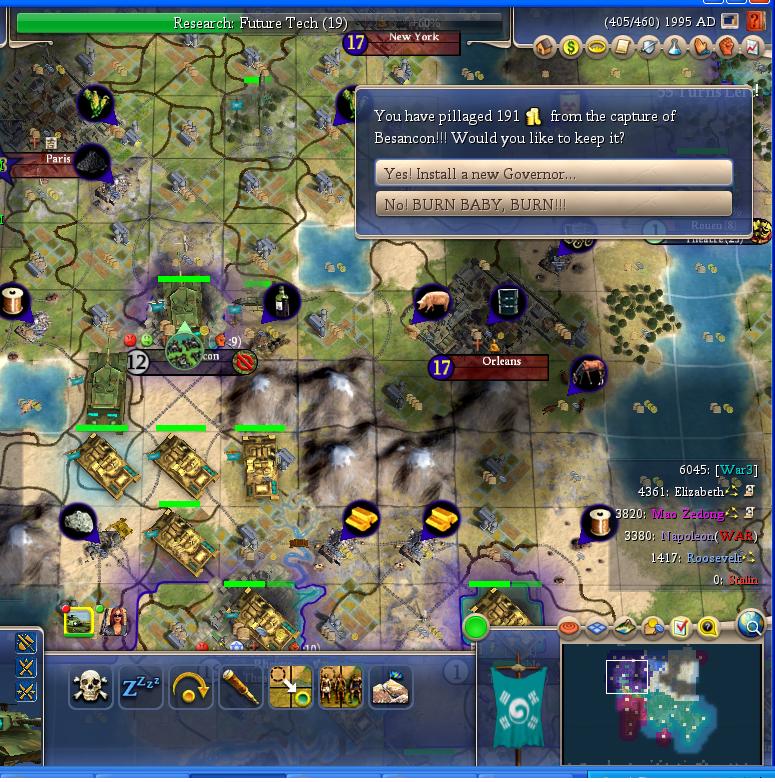Open the info screen graph icon

(x=753, y=47)
